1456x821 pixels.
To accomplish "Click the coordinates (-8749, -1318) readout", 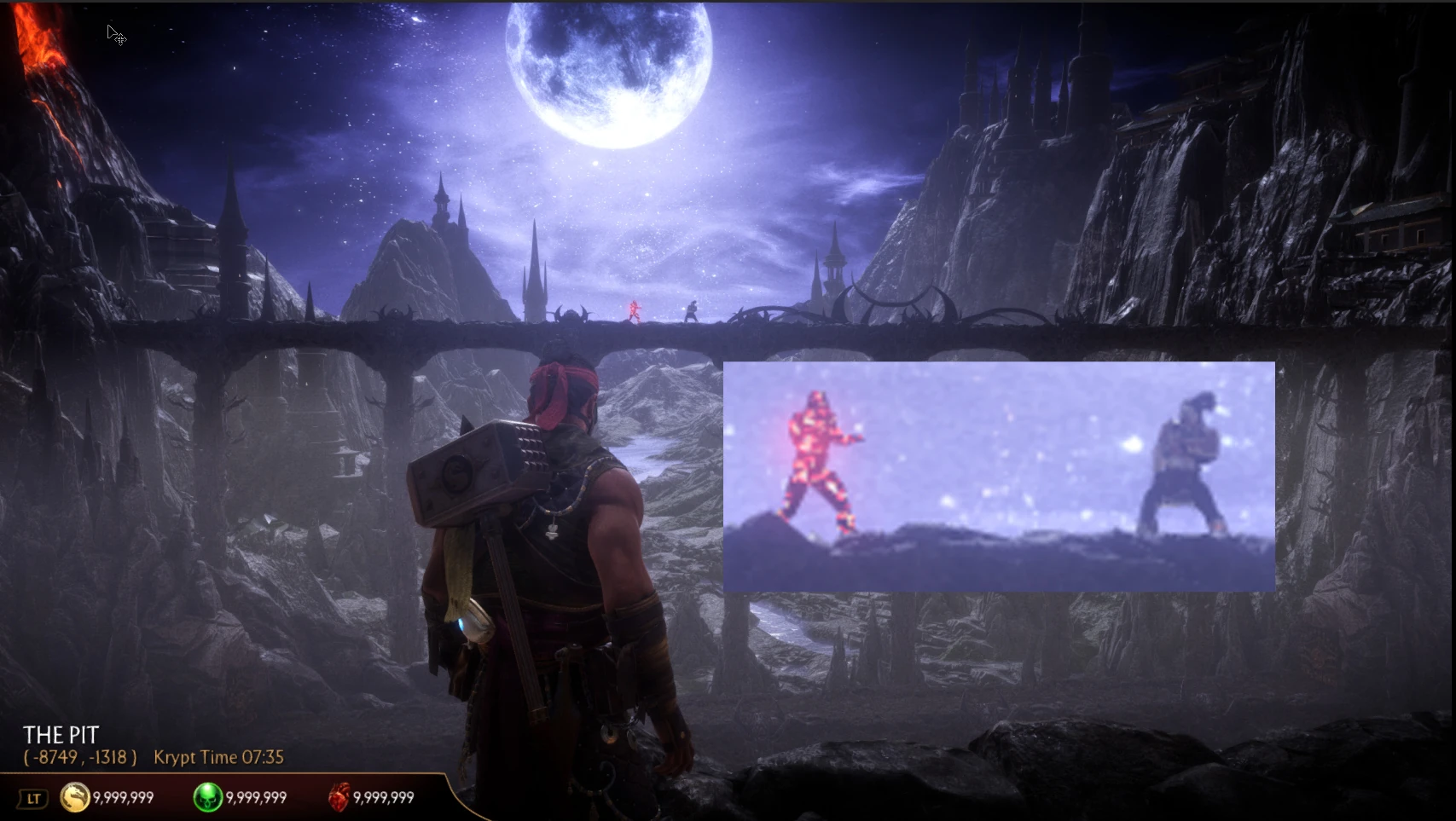I will (80, 757).
